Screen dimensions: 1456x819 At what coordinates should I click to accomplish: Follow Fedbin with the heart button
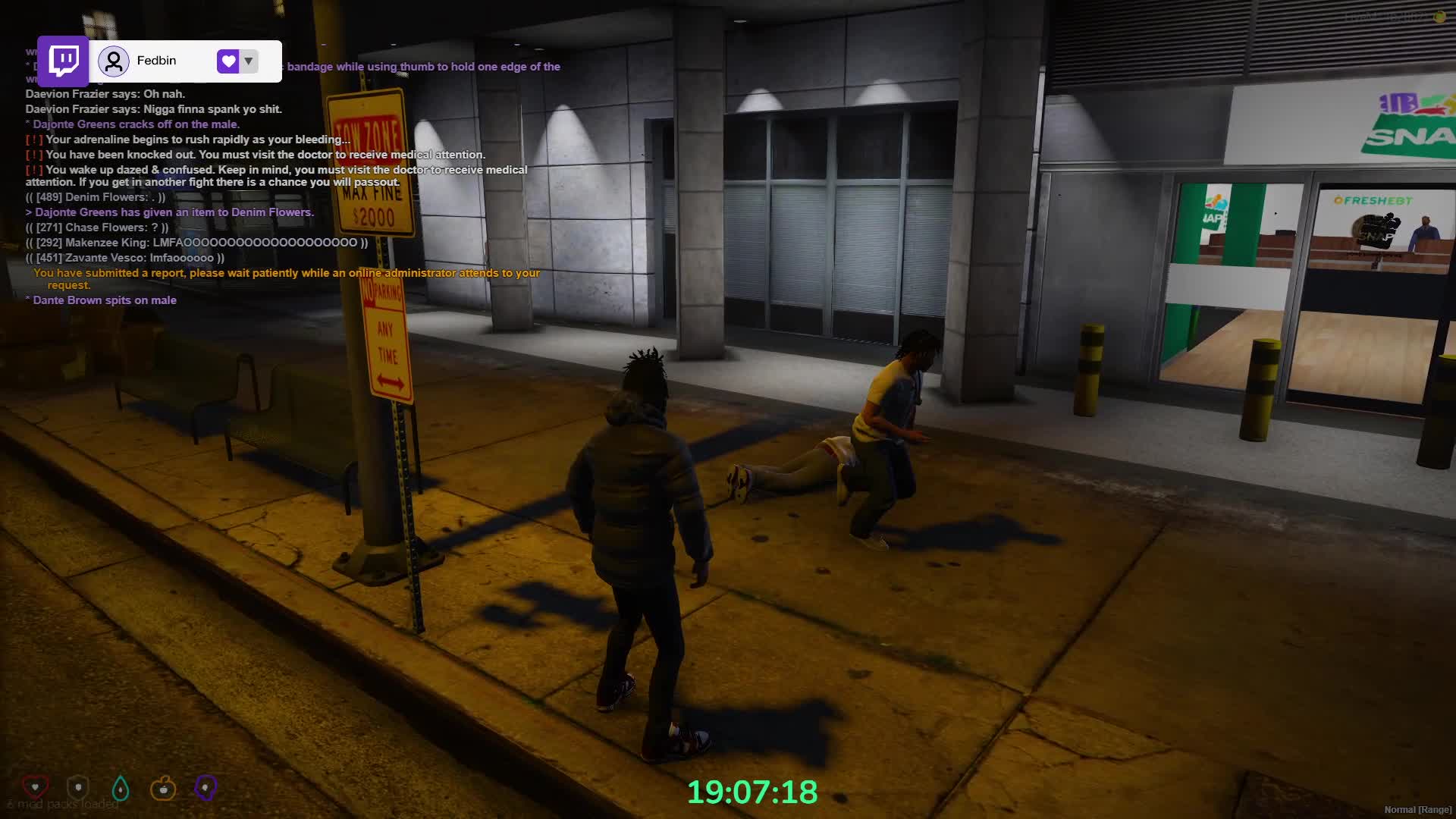(x=228, y=61)
